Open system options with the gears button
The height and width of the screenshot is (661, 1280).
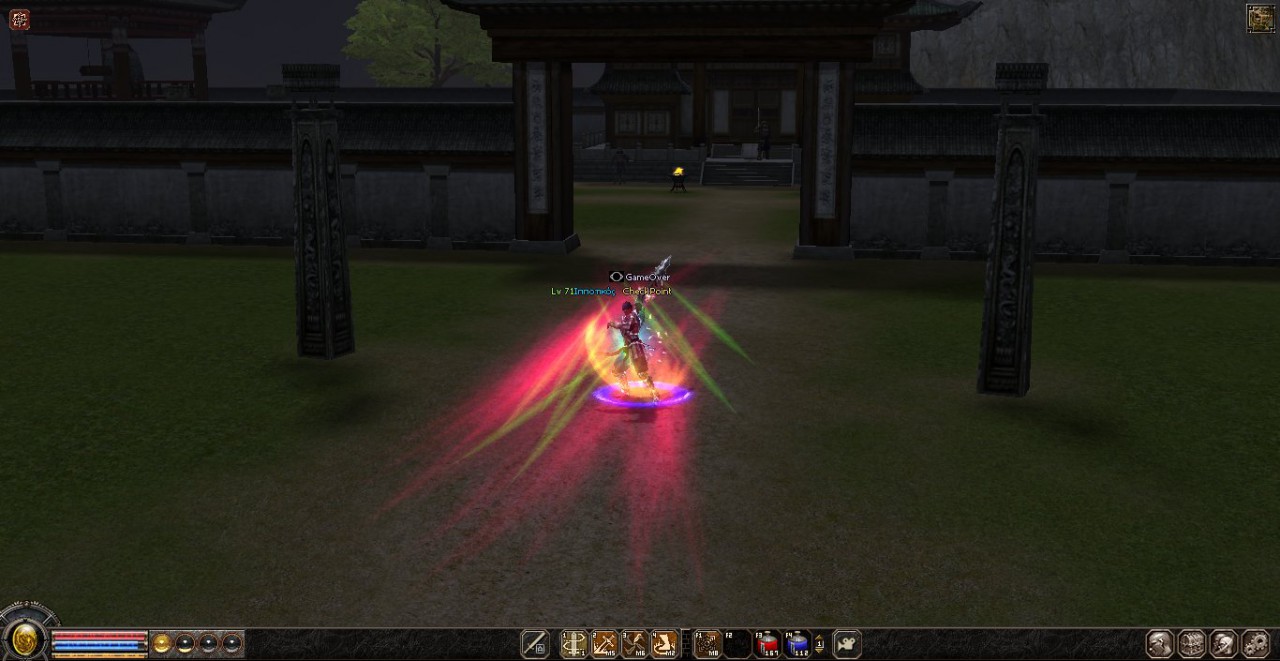pos(1255,643)
